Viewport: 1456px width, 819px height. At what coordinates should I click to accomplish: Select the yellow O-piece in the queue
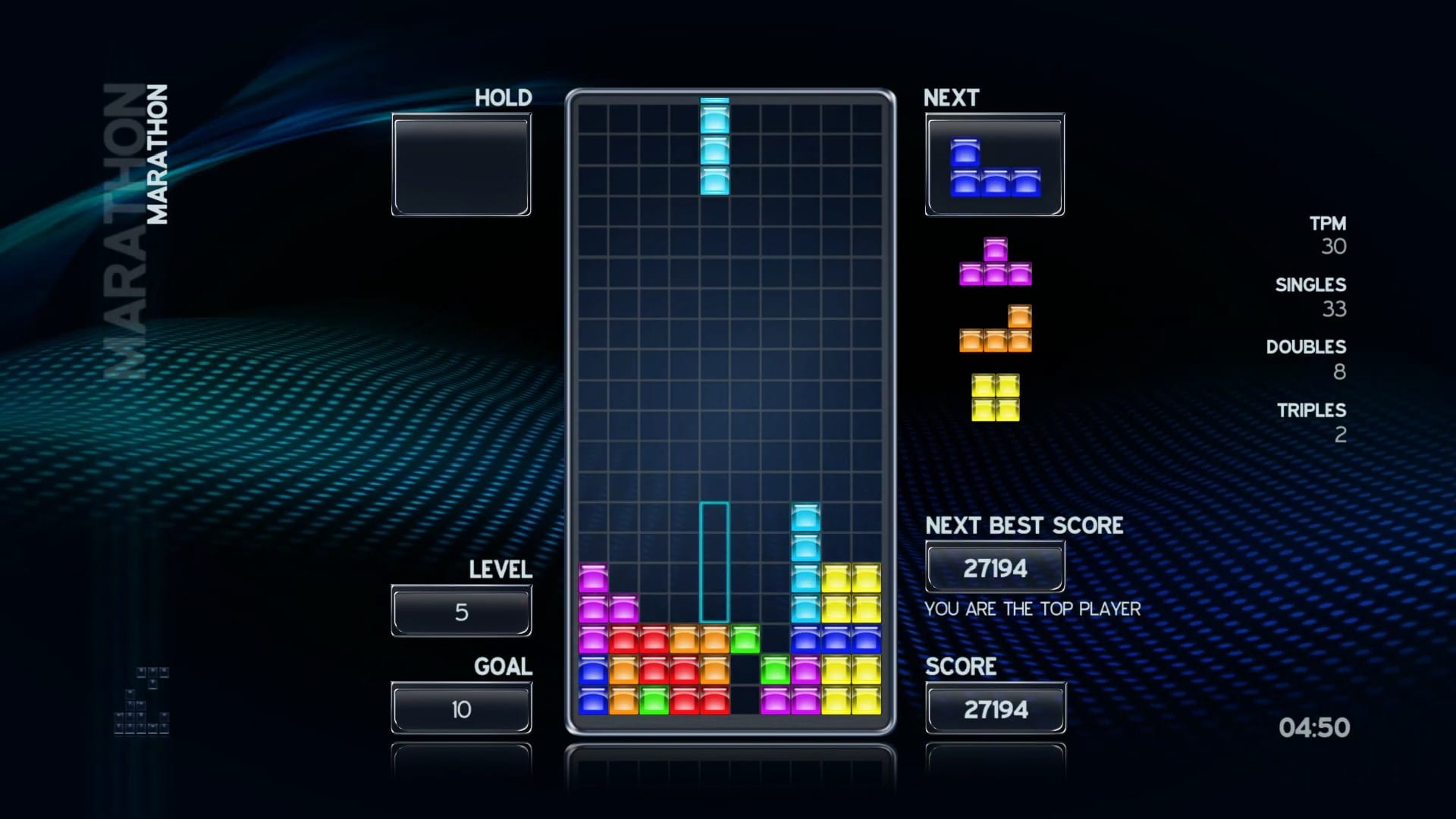coord(995,397)
